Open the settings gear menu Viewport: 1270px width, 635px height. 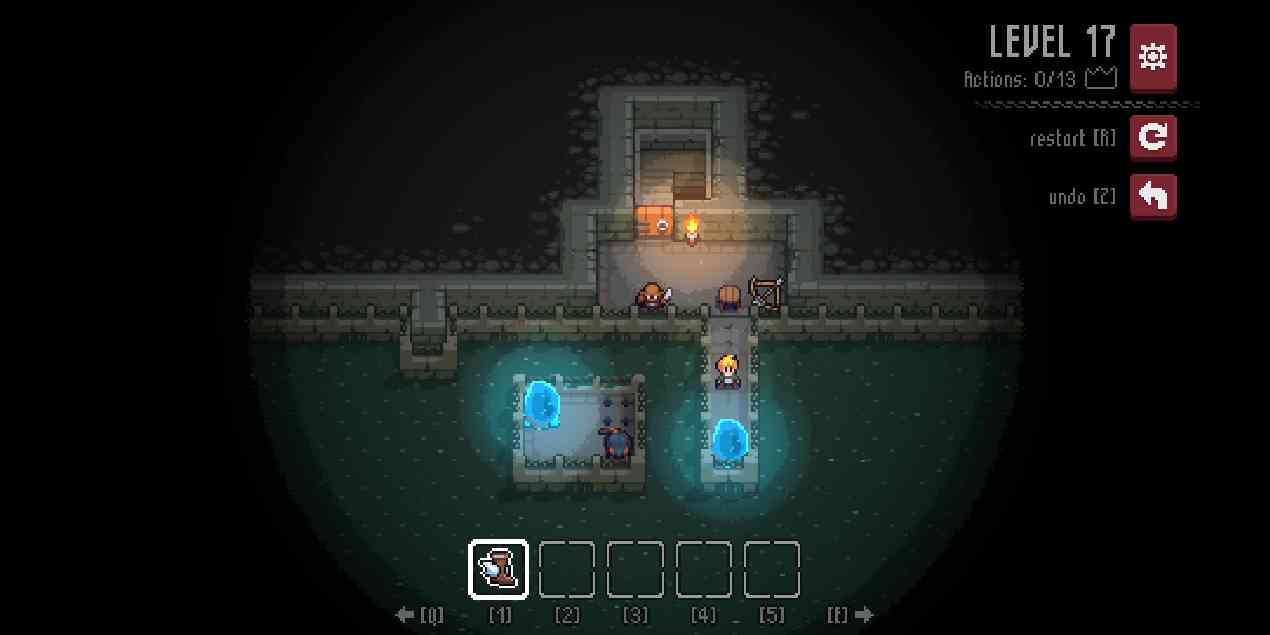(1153, 57)
